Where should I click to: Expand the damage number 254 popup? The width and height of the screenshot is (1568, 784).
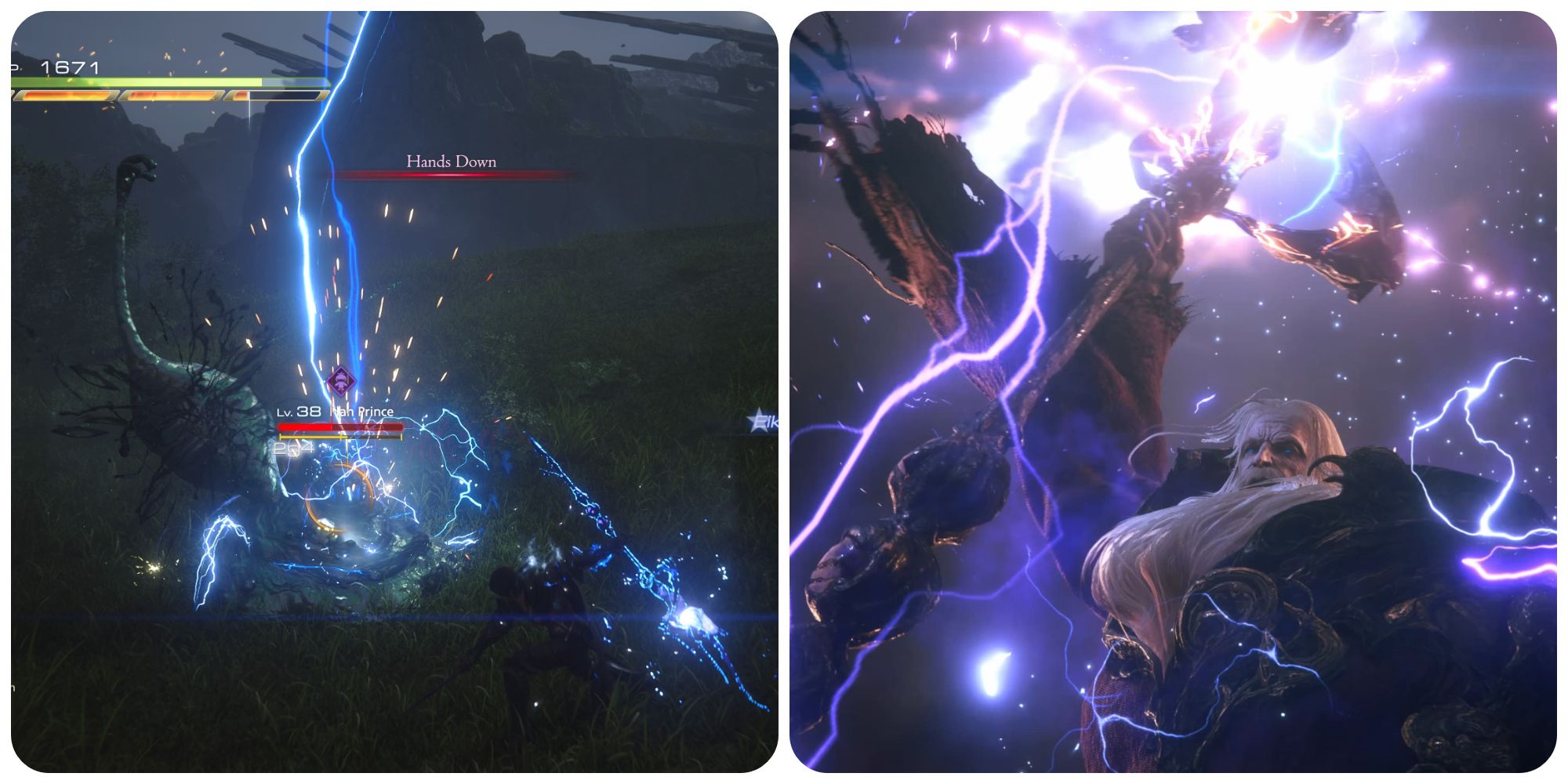(294, 448)
